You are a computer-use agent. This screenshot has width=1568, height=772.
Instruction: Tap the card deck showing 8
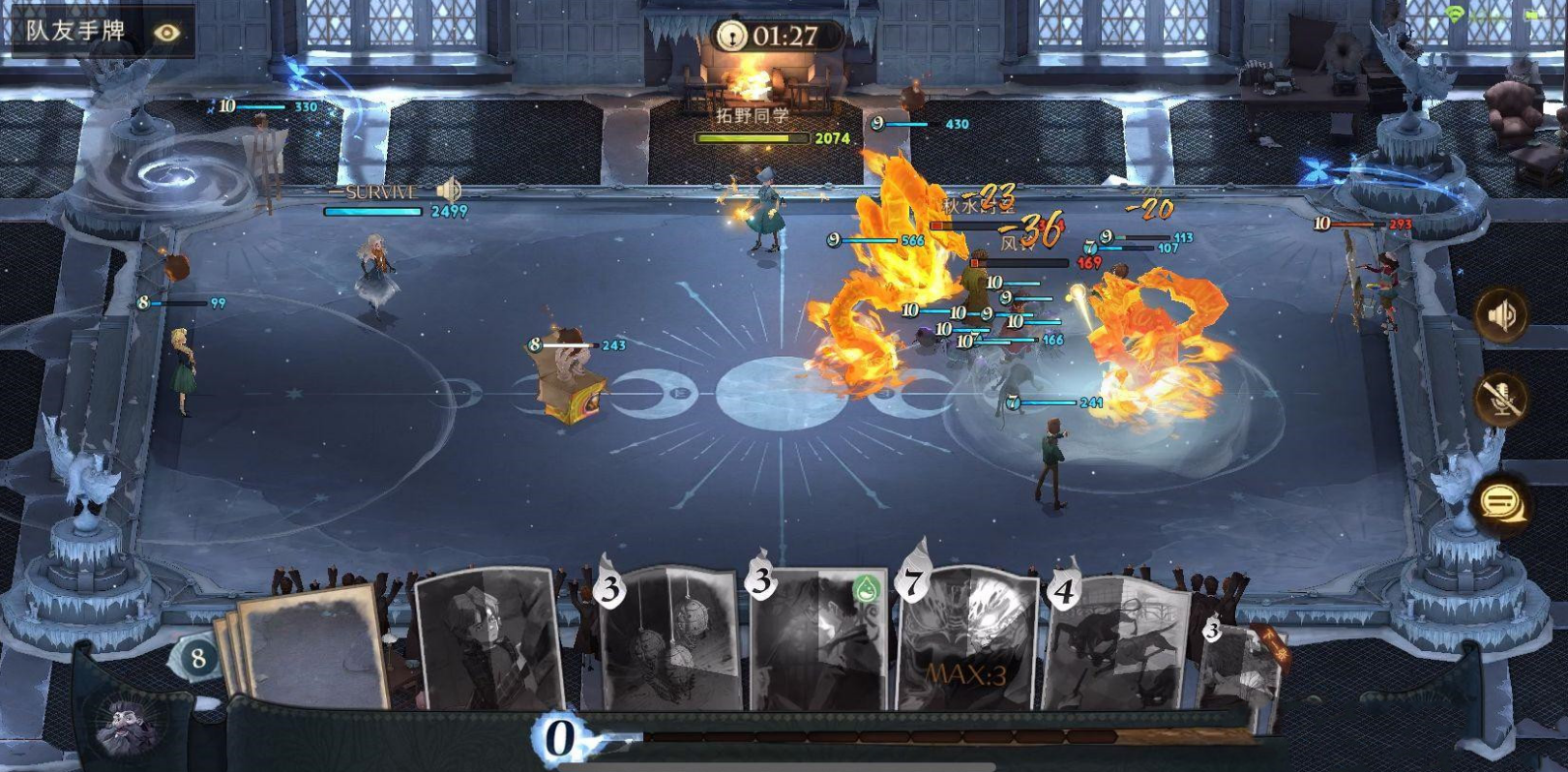pos(198,659)
